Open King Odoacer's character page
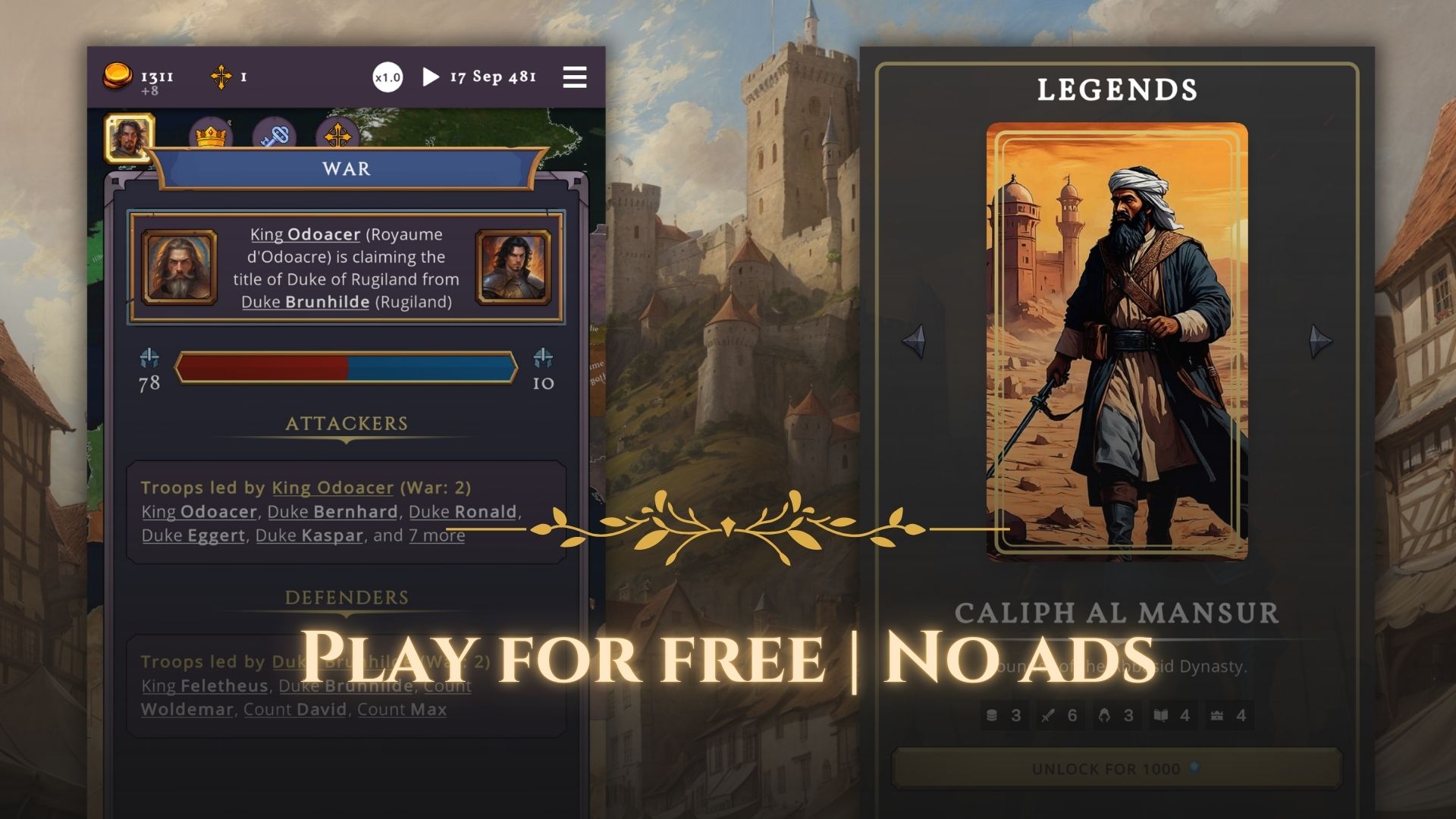The width and height of the screenshot is (1456, 819). (x=306, y=235)
